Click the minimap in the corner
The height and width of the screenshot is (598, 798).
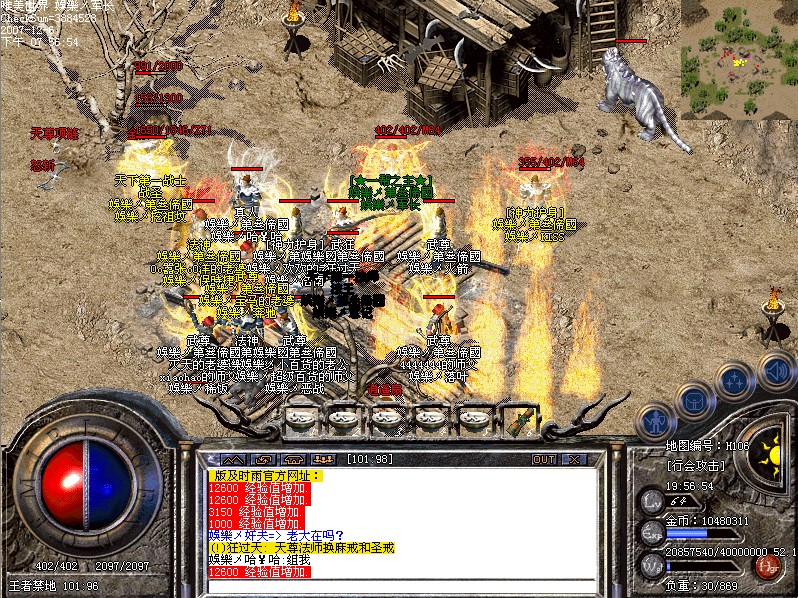tap(739, 59)
